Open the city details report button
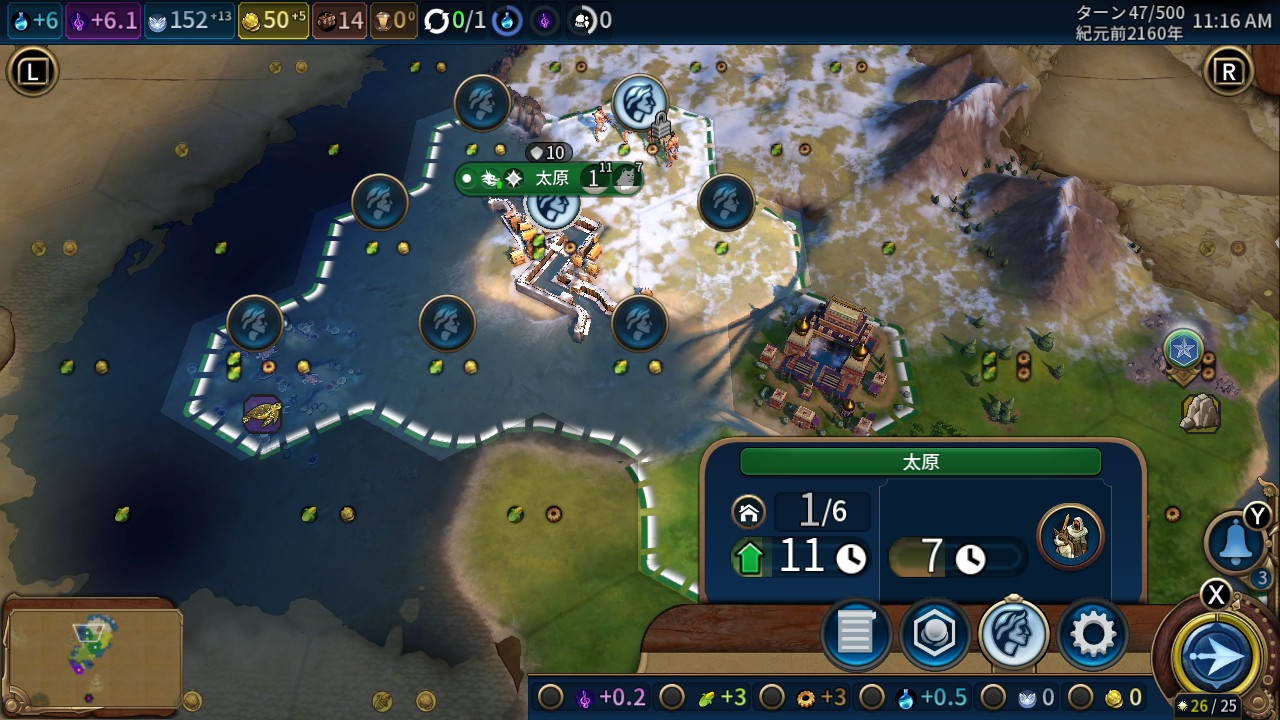 [x=856, y=634]
